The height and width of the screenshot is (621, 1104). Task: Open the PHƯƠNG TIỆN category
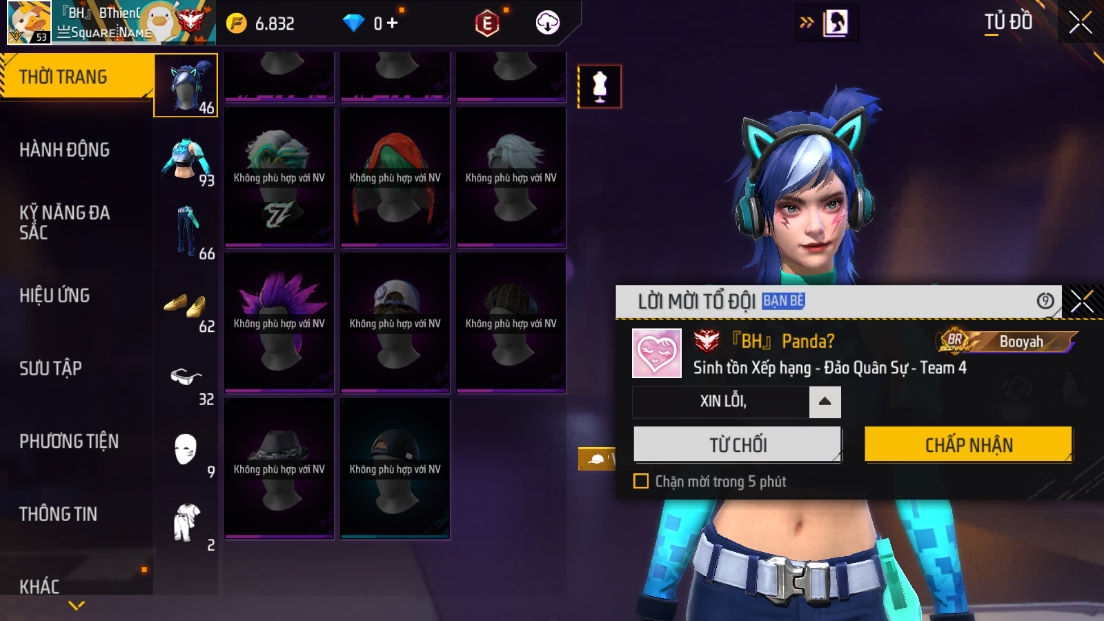coord(69,441)
